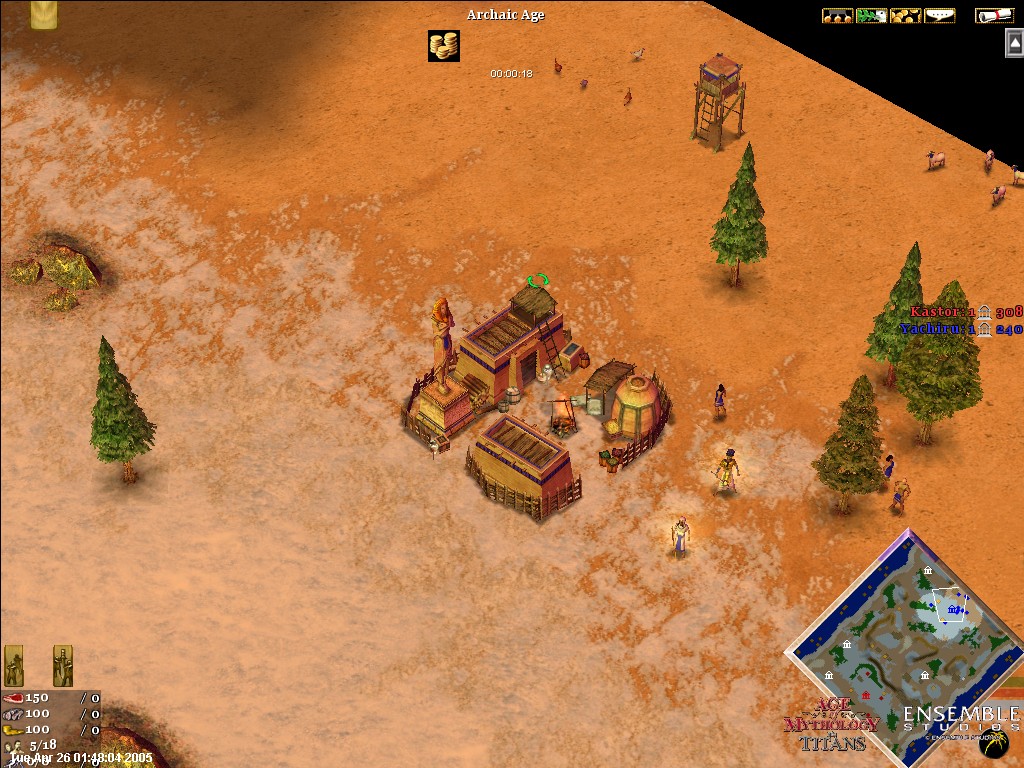Open diplomacy via the dove icon
The height and width of the screenshot is (768, 1024).
[x=871, y=16]
